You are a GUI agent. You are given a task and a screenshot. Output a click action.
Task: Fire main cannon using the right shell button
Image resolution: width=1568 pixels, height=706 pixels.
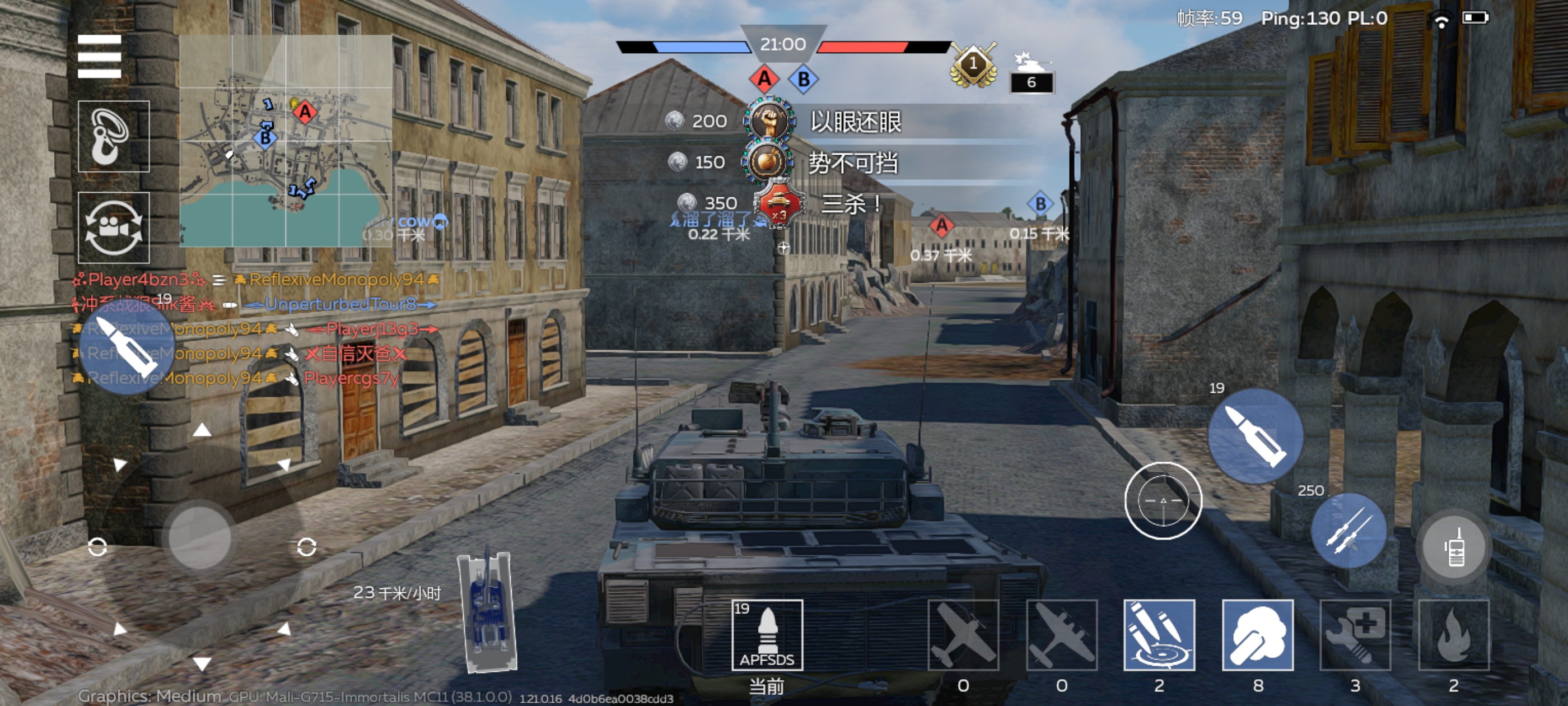tap(1255, 436)
